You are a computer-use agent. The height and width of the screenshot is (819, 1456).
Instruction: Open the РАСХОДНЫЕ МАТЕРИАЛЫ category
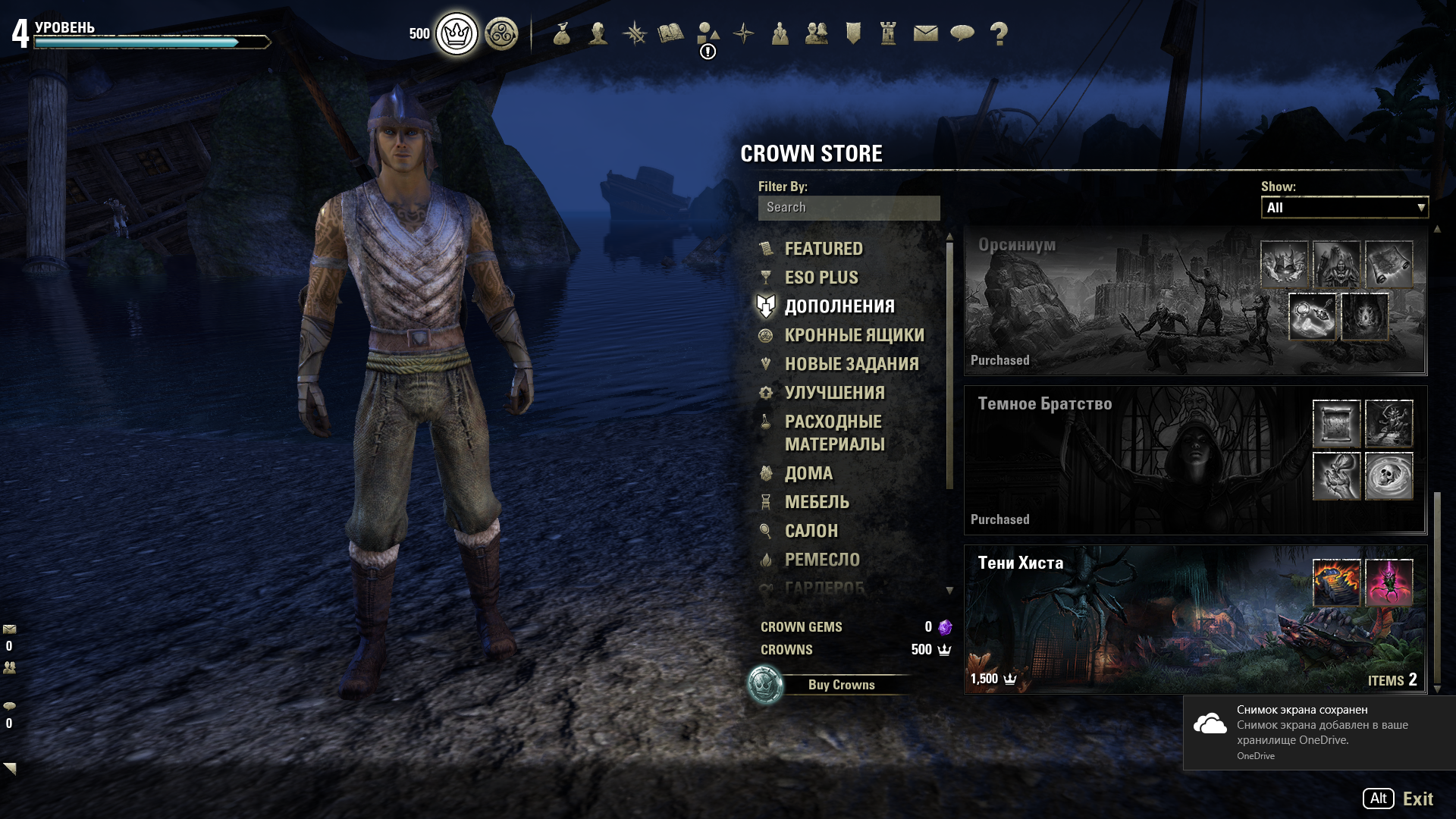click(834, 432)
